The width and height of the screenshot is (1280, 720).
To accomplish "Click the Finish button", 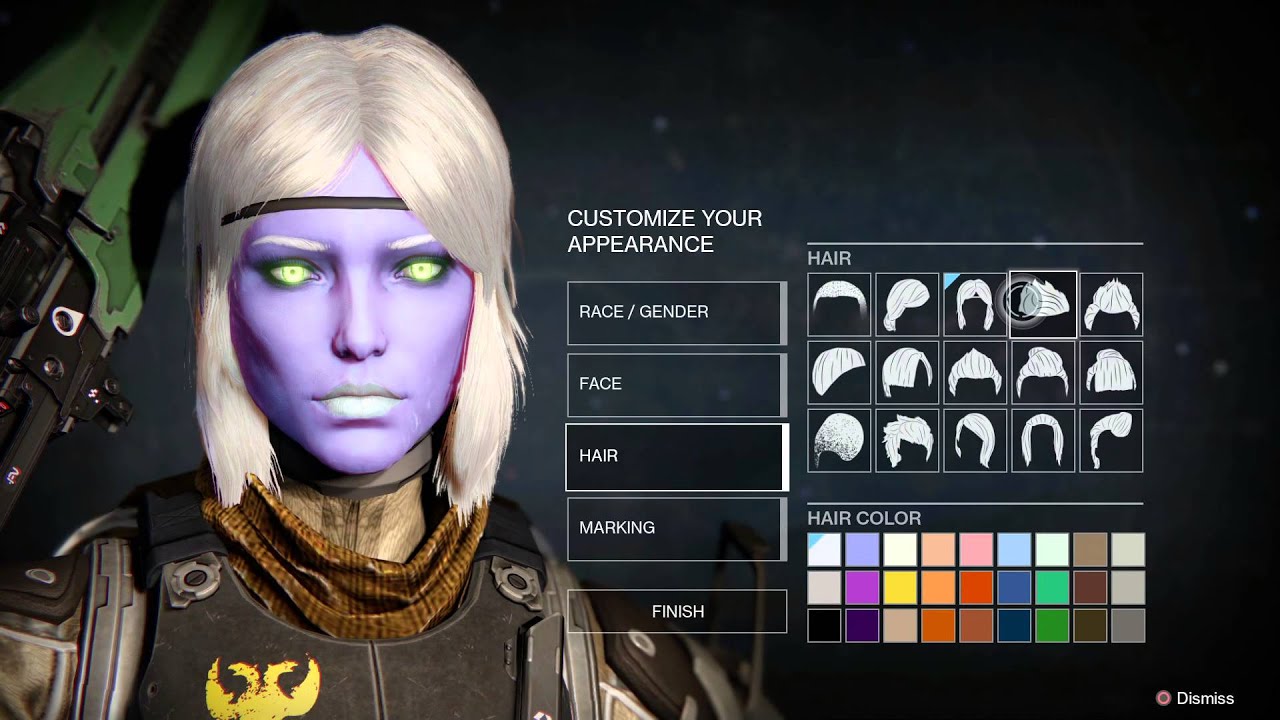I will (677, 611).
